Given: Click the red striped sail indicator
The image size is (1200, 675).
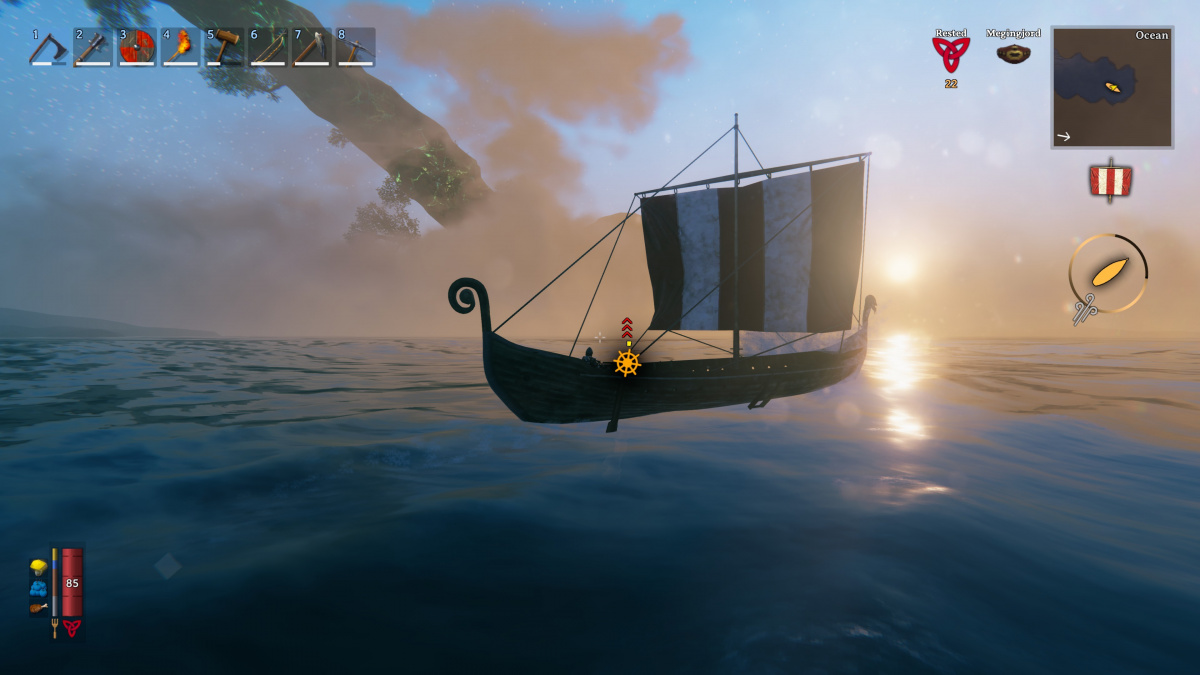Looking at the screenshot, I should 1110,182.
